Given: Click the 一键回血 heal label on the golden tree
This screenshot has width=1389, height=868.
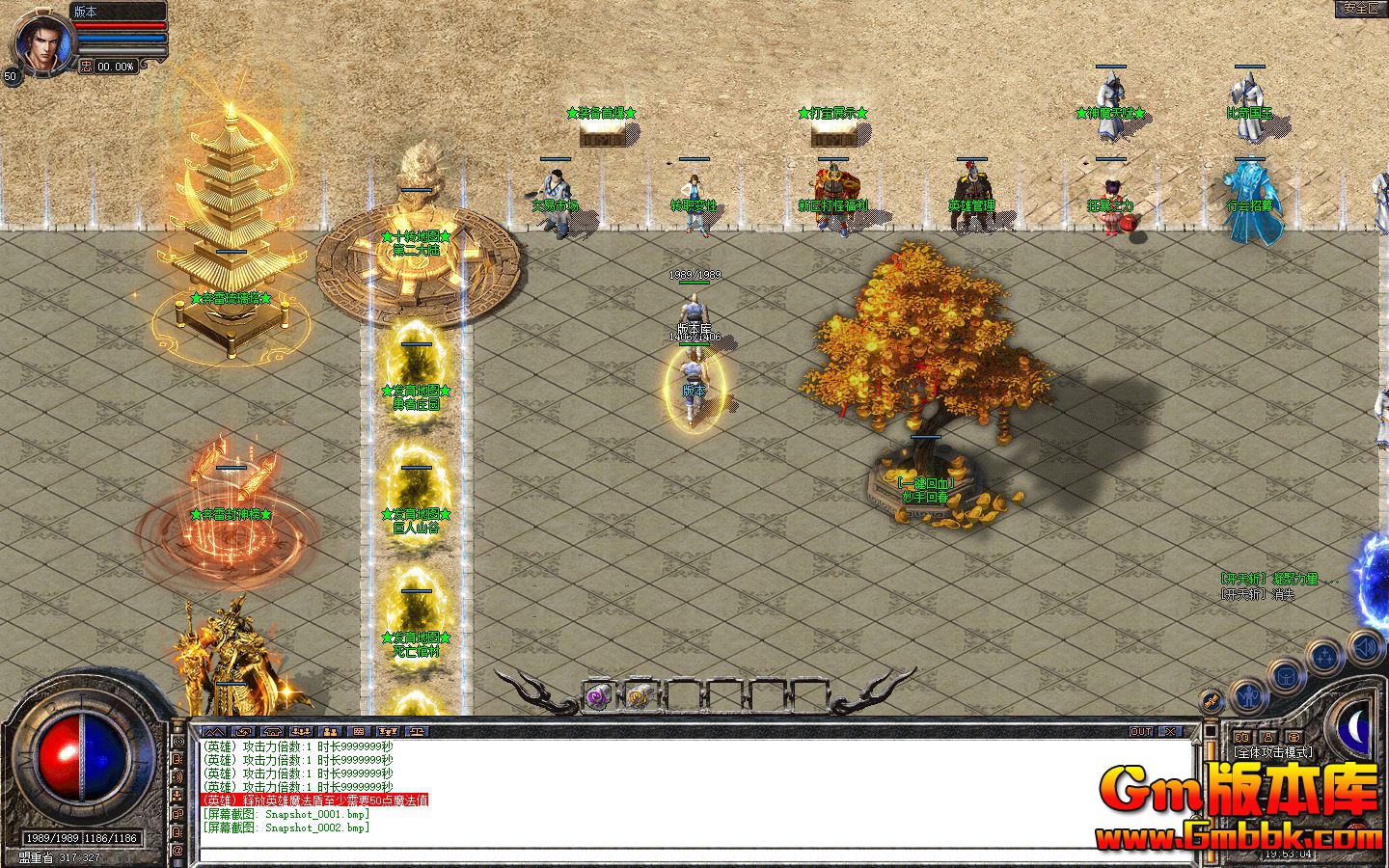Looking at the screenshot, I should point(924,482).
